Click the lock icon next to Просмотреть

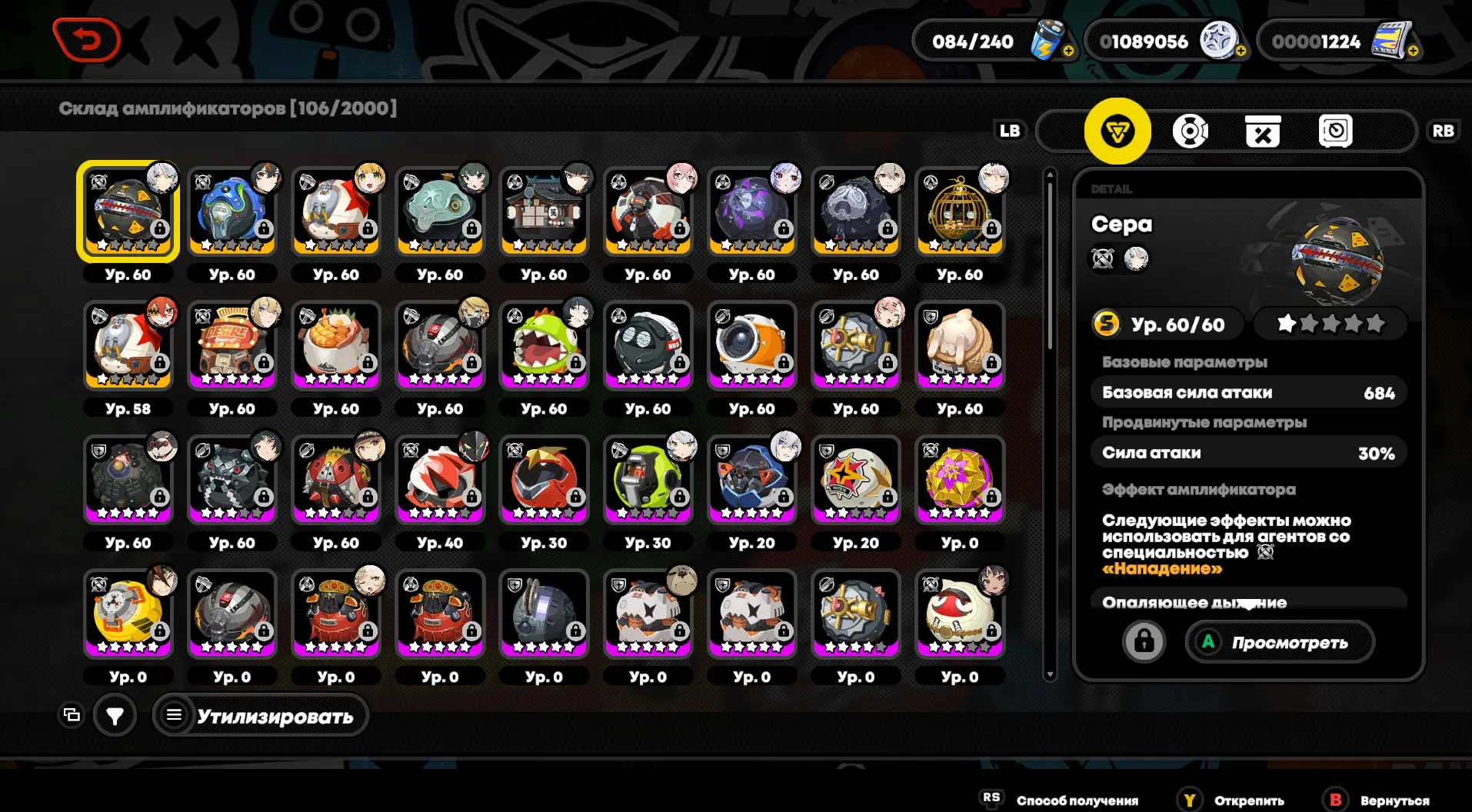point(1145,641)
